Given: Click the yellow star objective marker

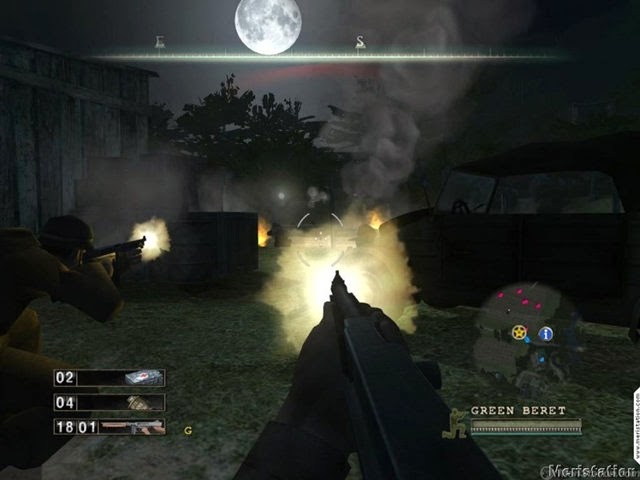Looking at the screenshot, I should [x=519, y=333].
